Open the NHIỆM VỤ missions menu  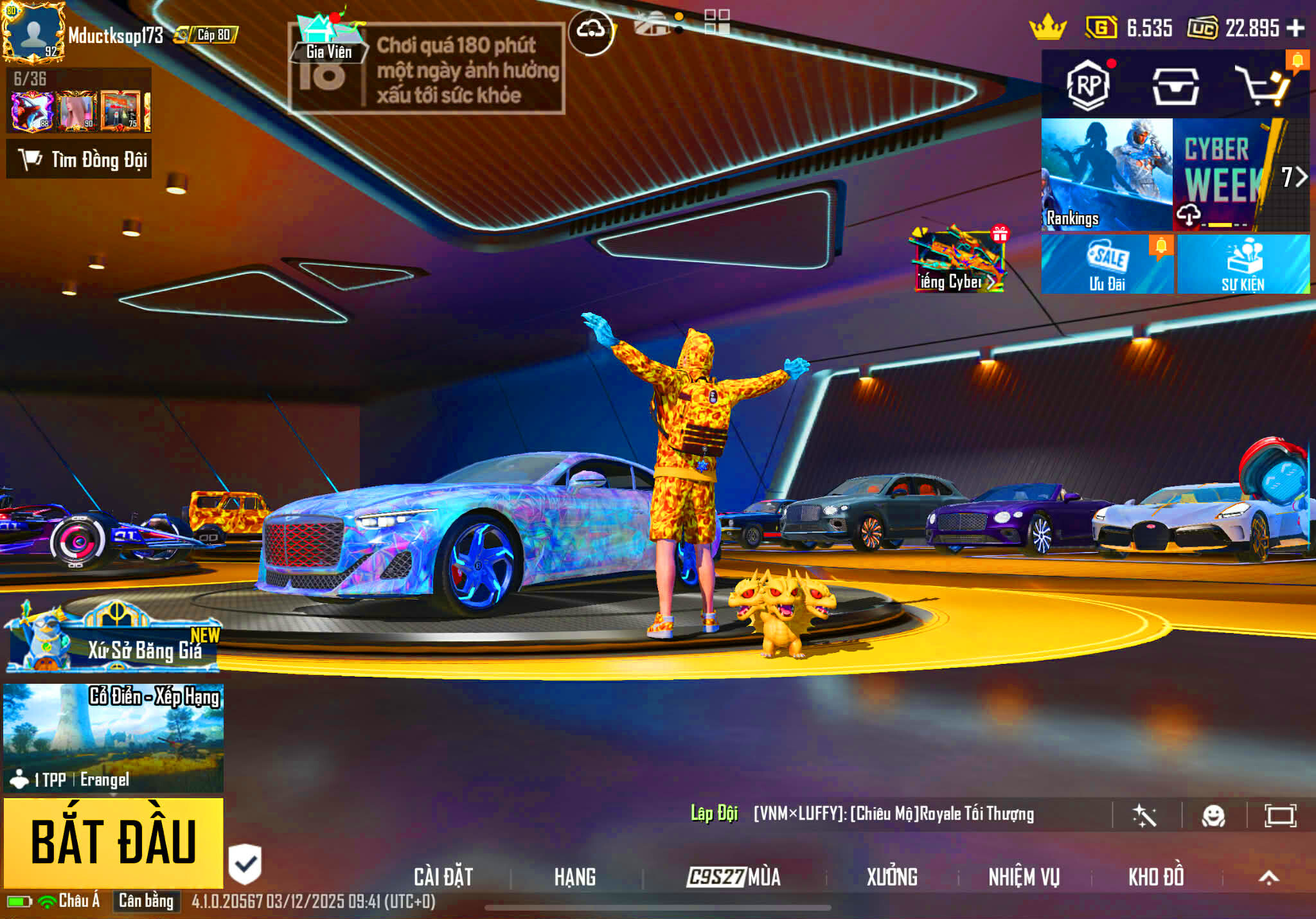(1024, 877)
